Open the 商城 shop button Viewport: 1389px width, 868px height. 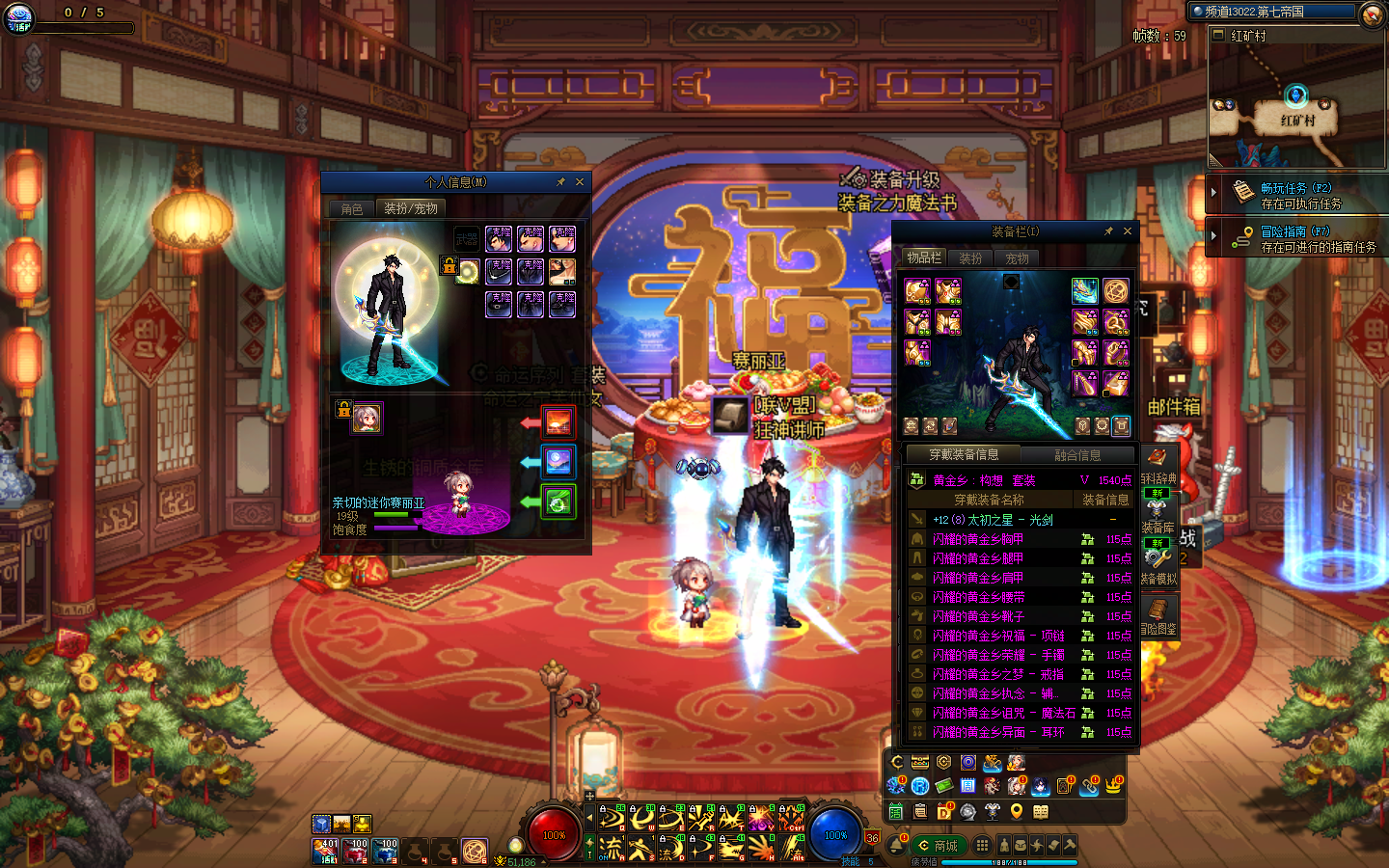[940, 846]
